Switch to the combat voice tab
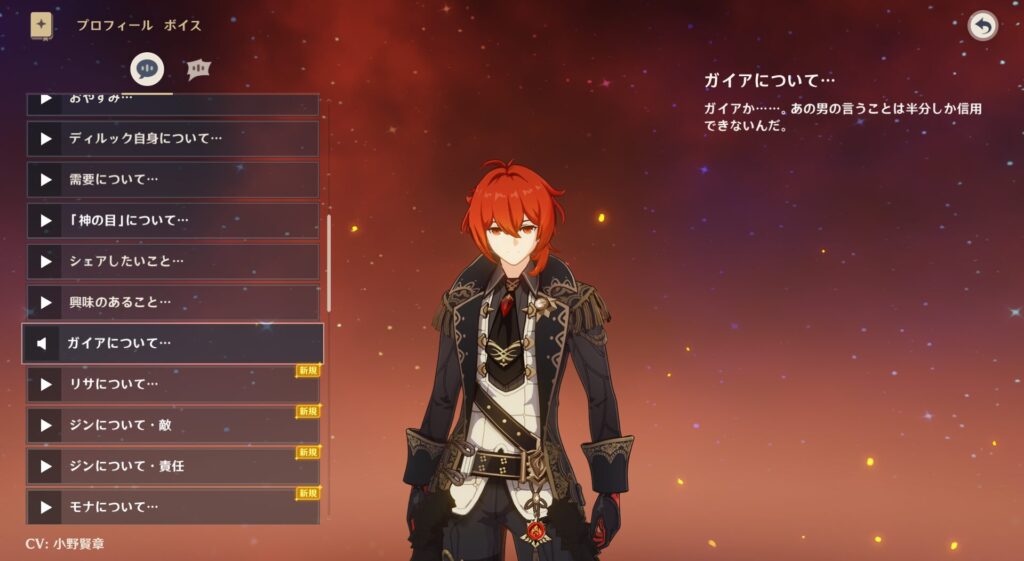 [199, 68]
